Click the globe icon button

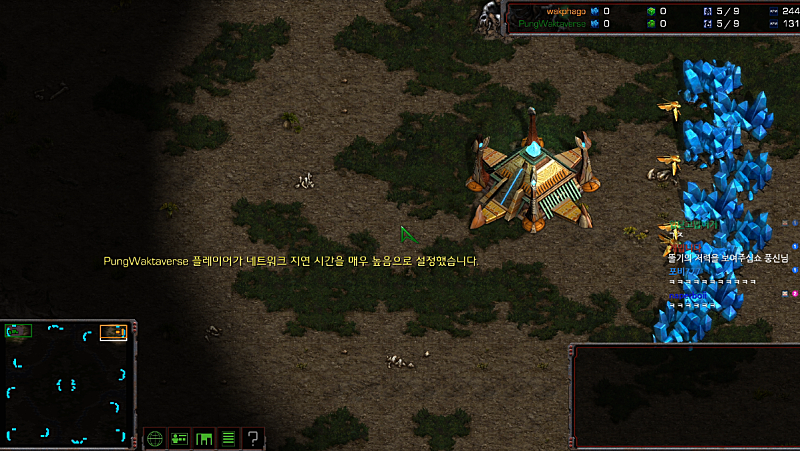tap(155, 438)
